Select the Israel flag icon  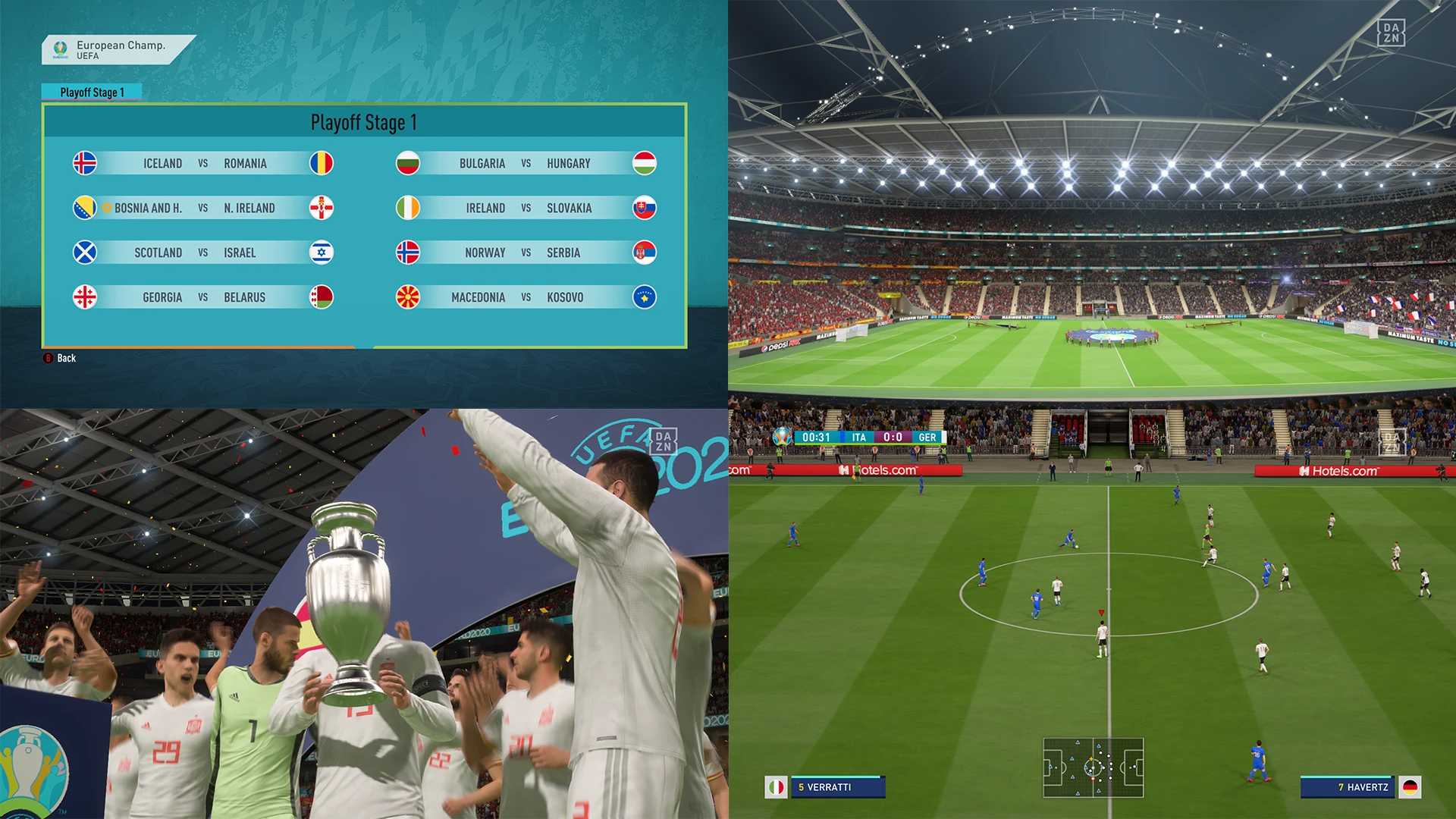click(322, 253)
